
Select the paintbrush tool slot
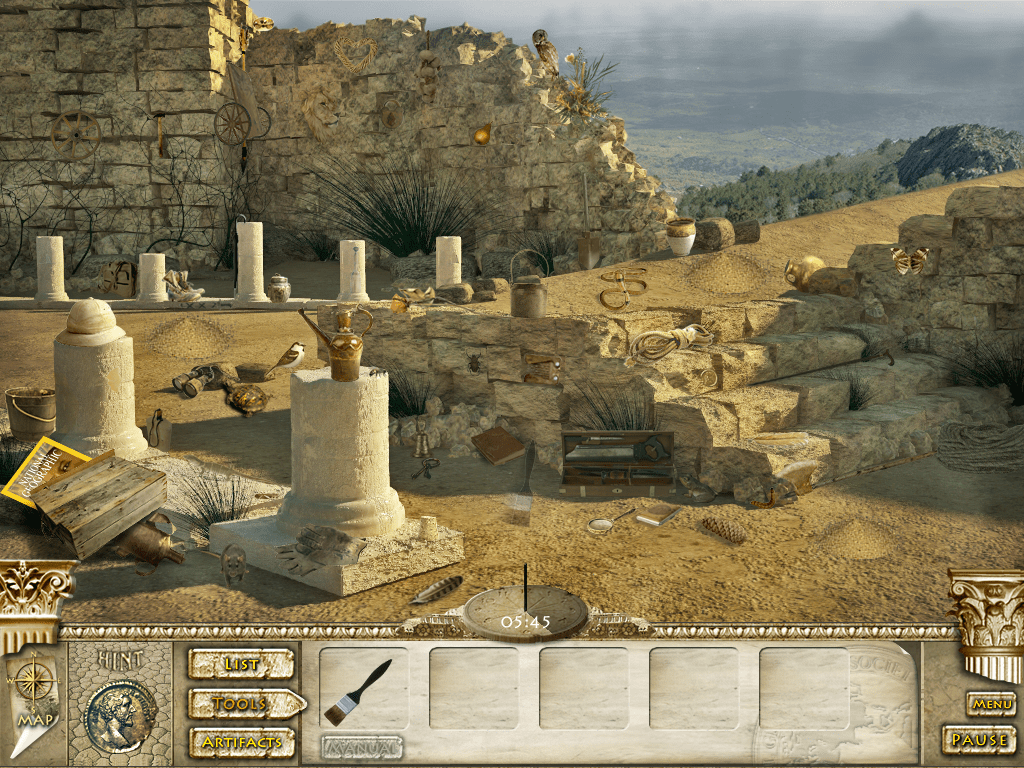point(363,690)
